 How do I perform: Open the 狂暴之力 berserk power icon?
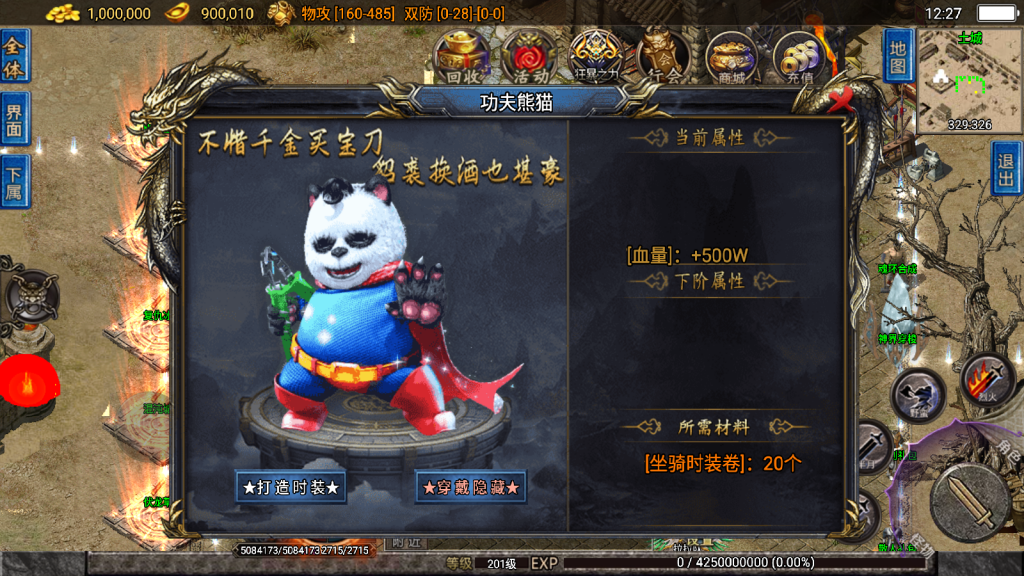tap(596, 57)
